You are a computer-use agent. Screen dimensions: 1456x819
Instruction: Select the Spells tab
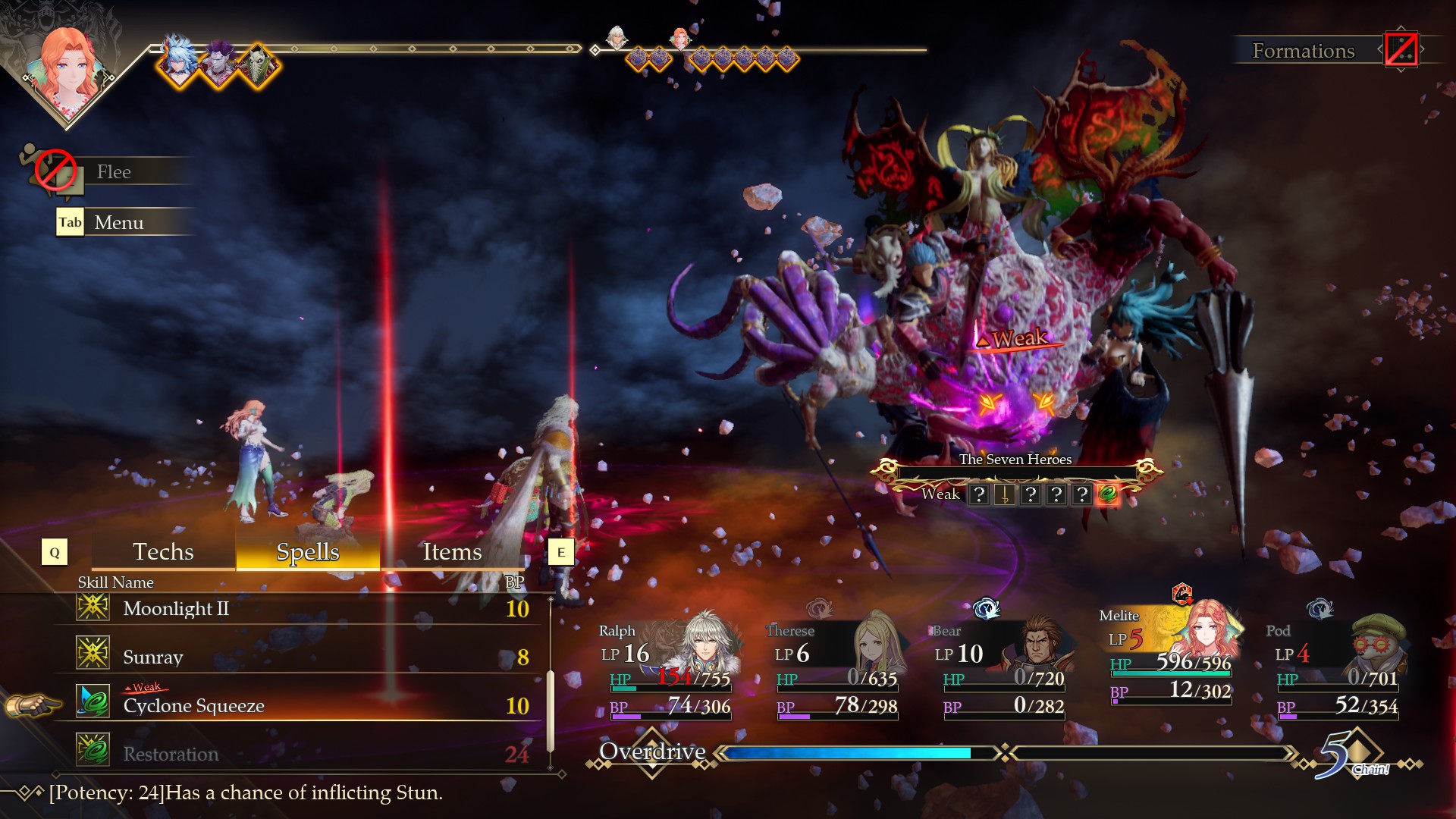tap(307, 552)
